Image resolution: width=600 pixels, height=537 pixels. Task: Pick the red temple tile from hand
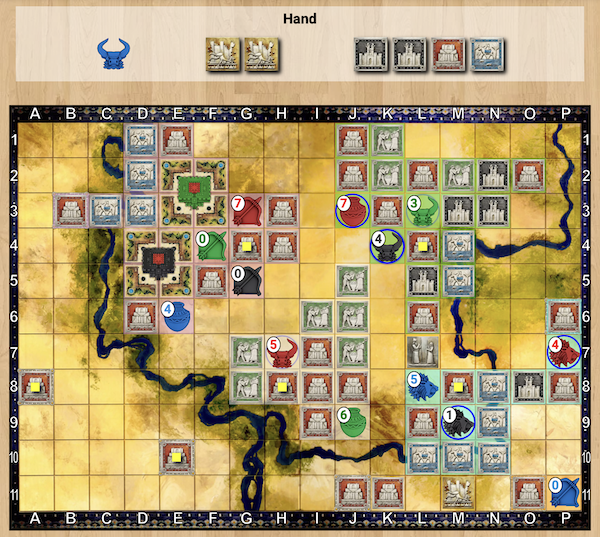pyautogui.click(x=446, y=54)
